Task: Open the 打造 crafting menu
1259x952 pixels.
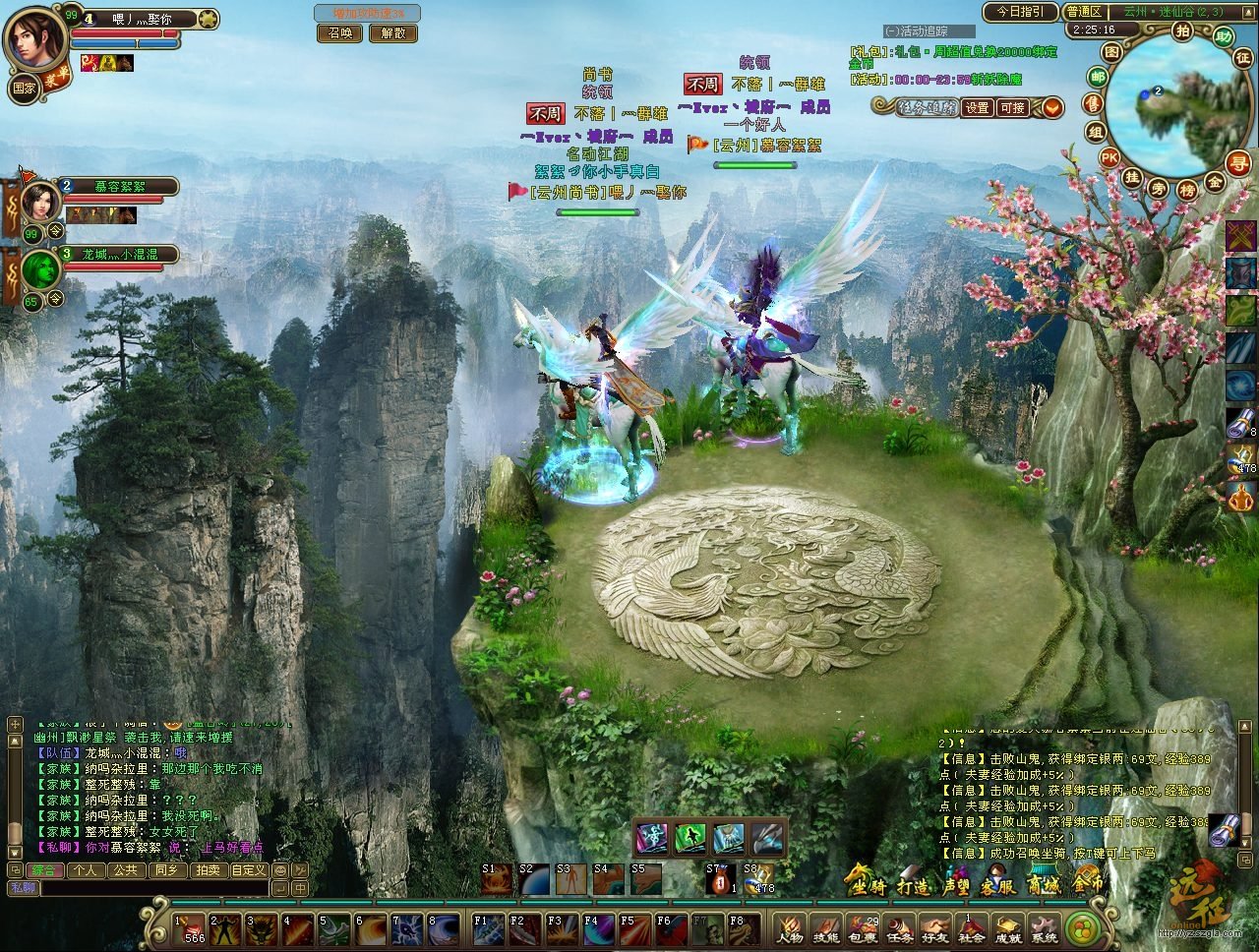Action: pyautogui.click(x=912, y=884)
